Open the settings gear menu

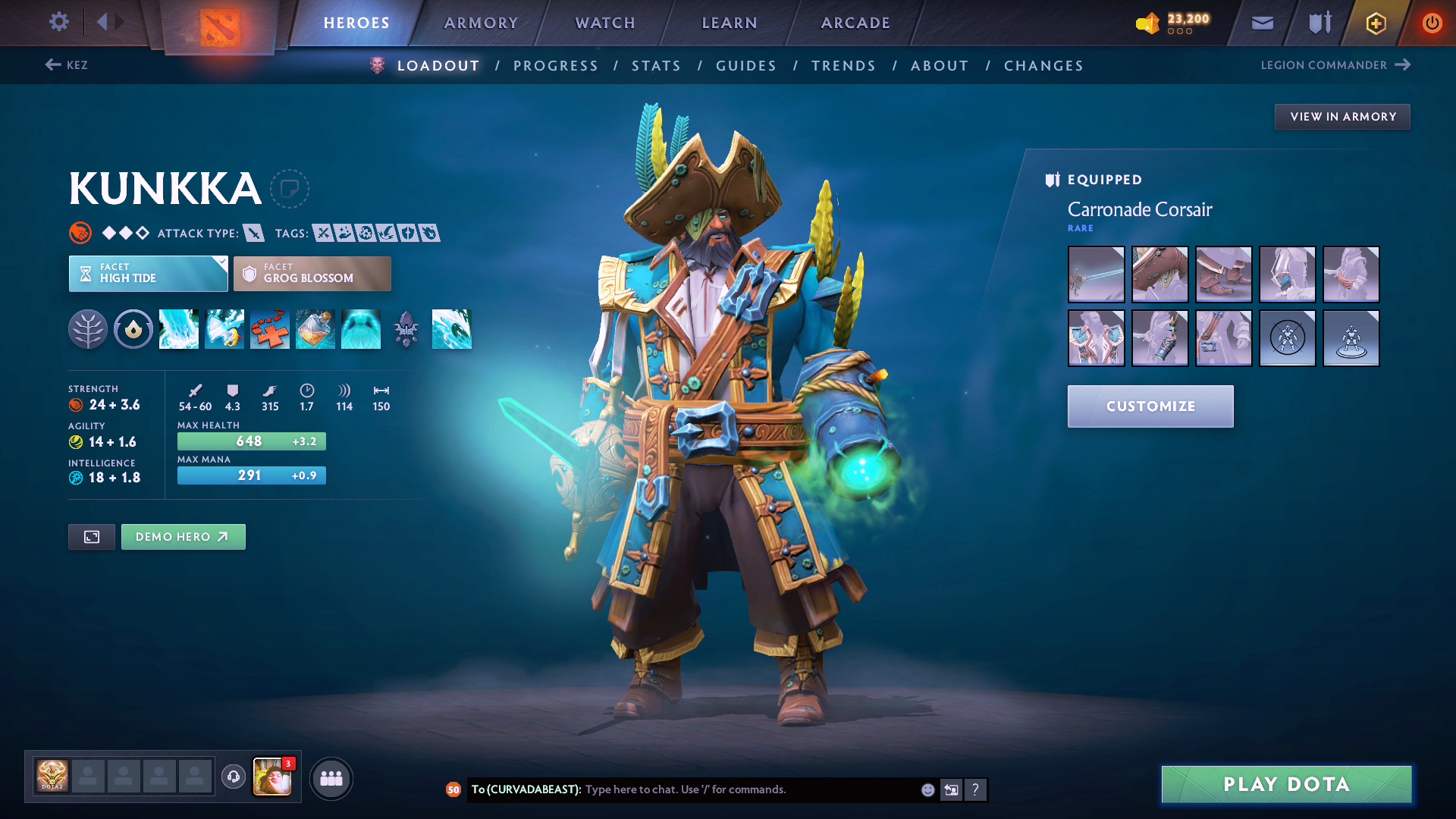pos(59,22)
